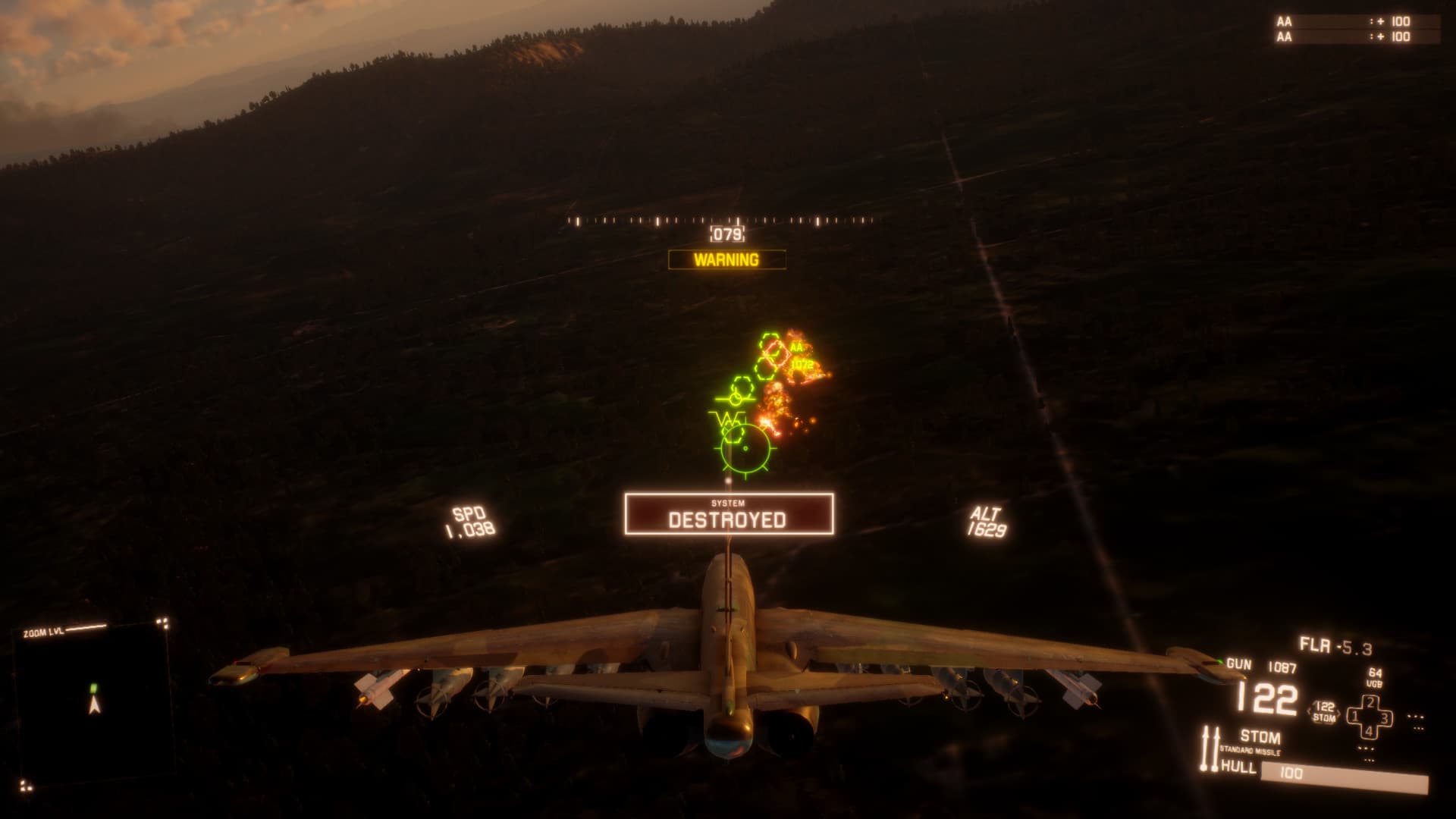Image resolution: width=1456 pixels, height=819 pixels.
Task: Toggle the AA target lock hexagon
Action: pos(777,350)
